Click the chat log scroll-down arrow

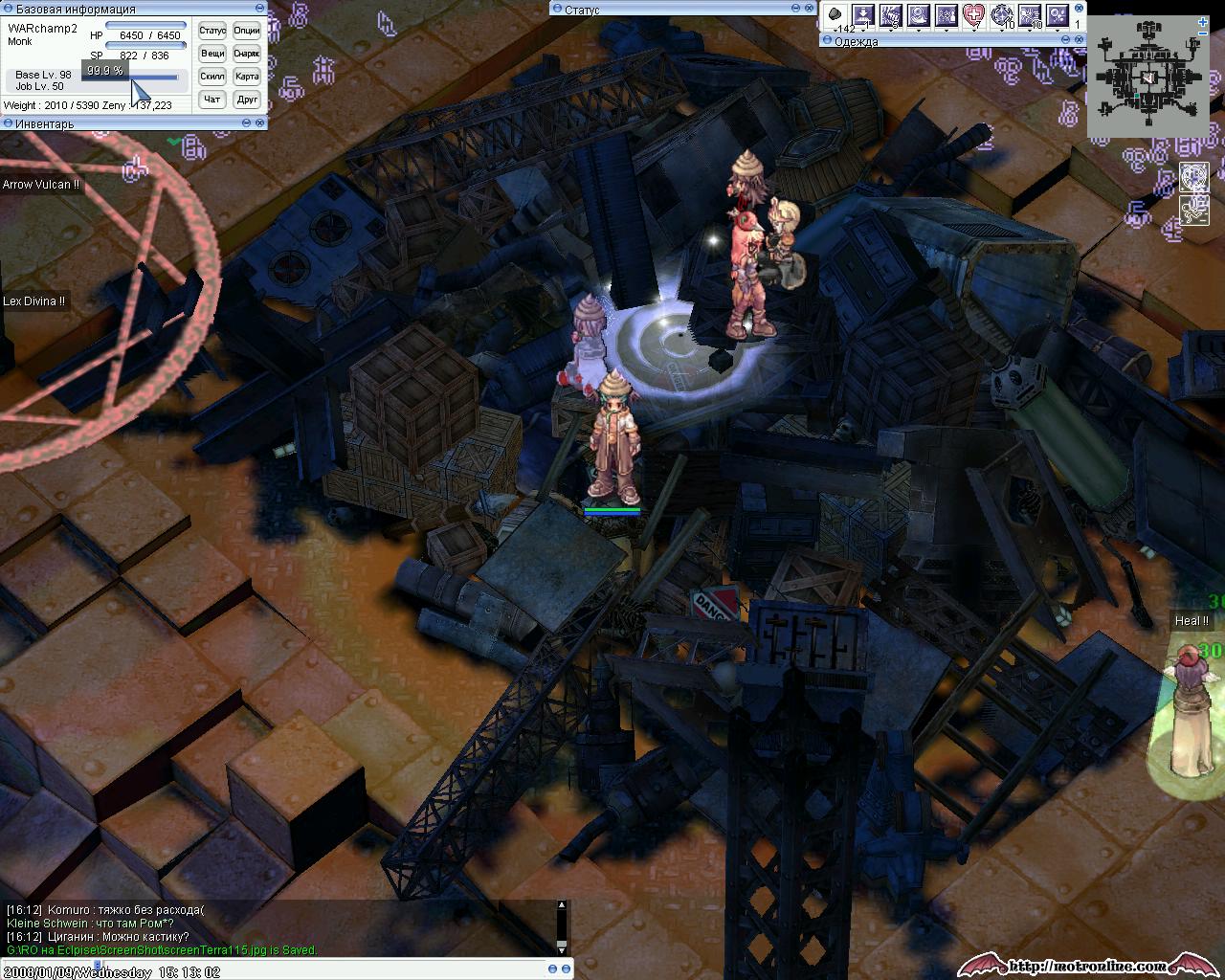coord(562,949)
